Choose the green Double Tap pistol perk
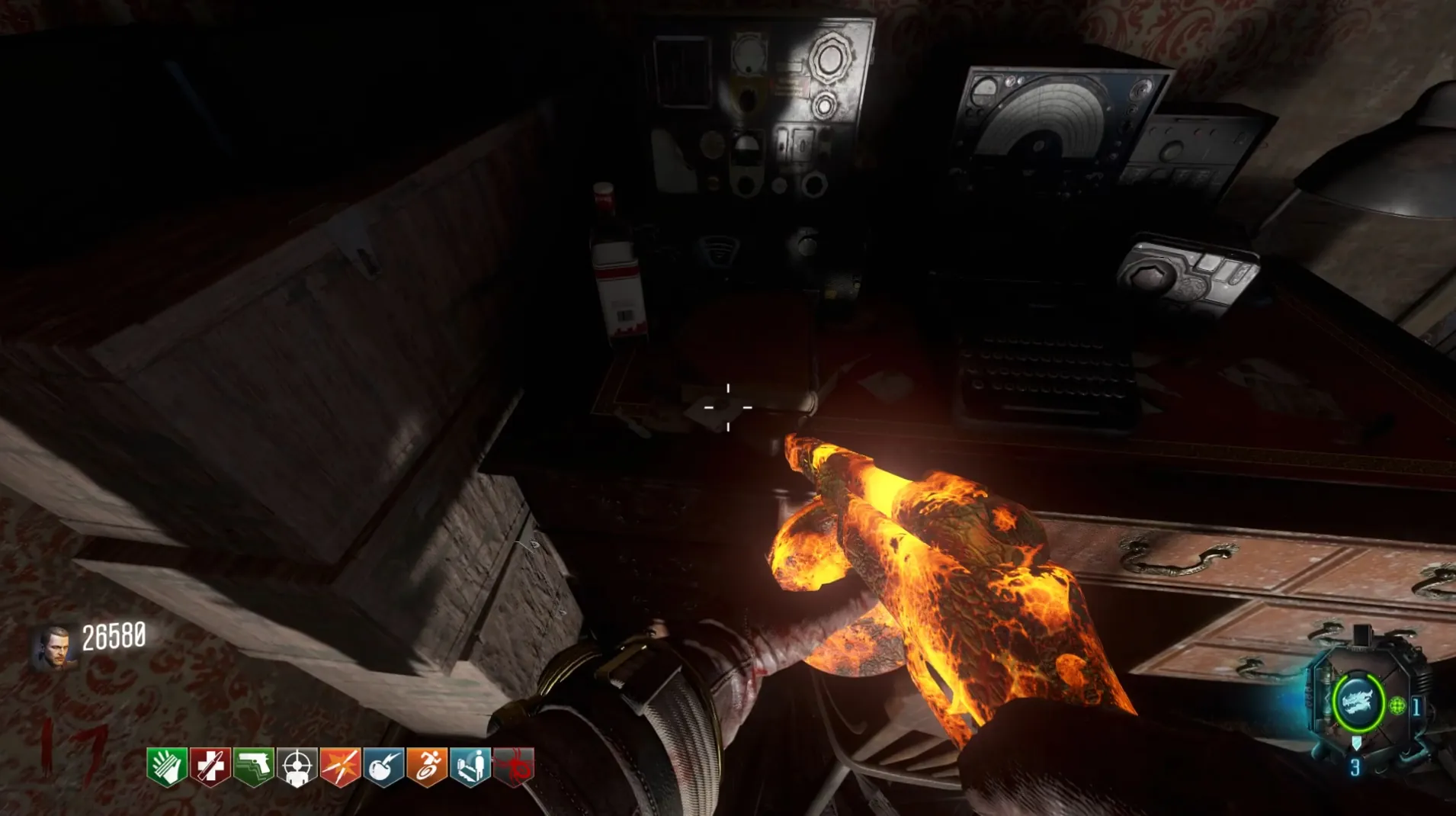This screenshot has height=816, width=1456. pos(254,766)
